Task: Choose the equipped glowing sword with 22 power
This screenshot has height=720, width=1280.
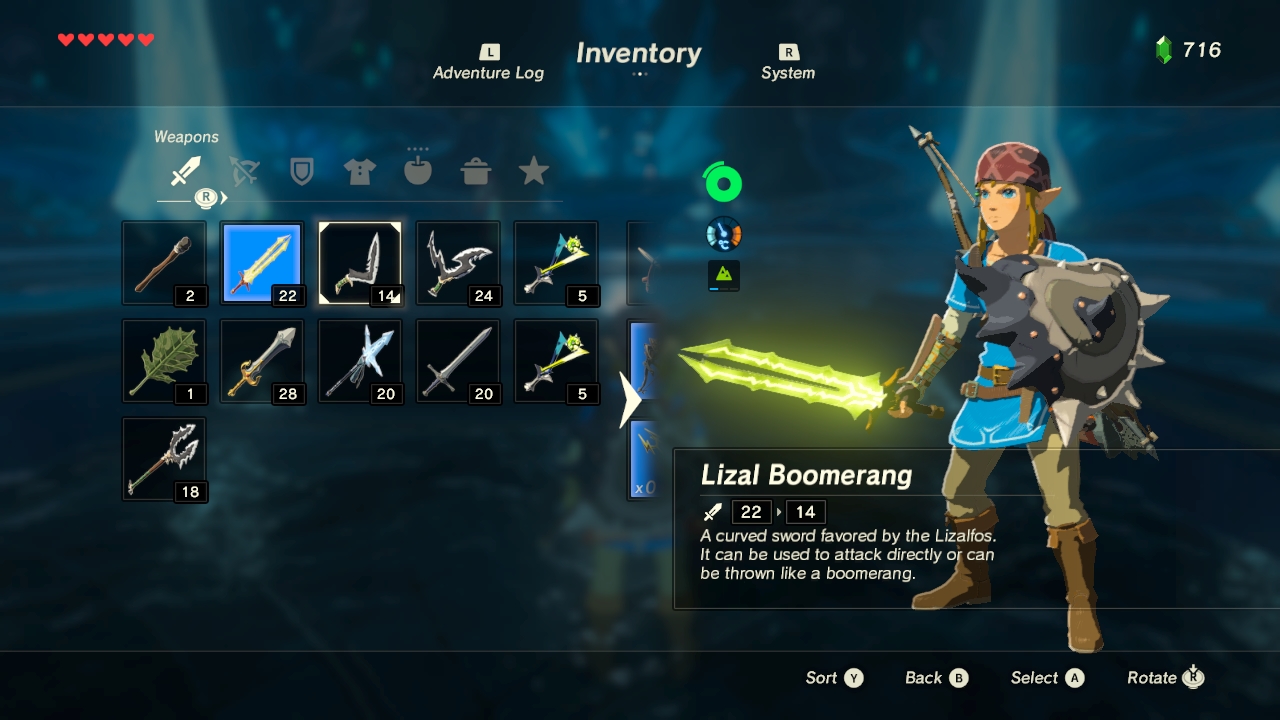Action: coord(262,263)
